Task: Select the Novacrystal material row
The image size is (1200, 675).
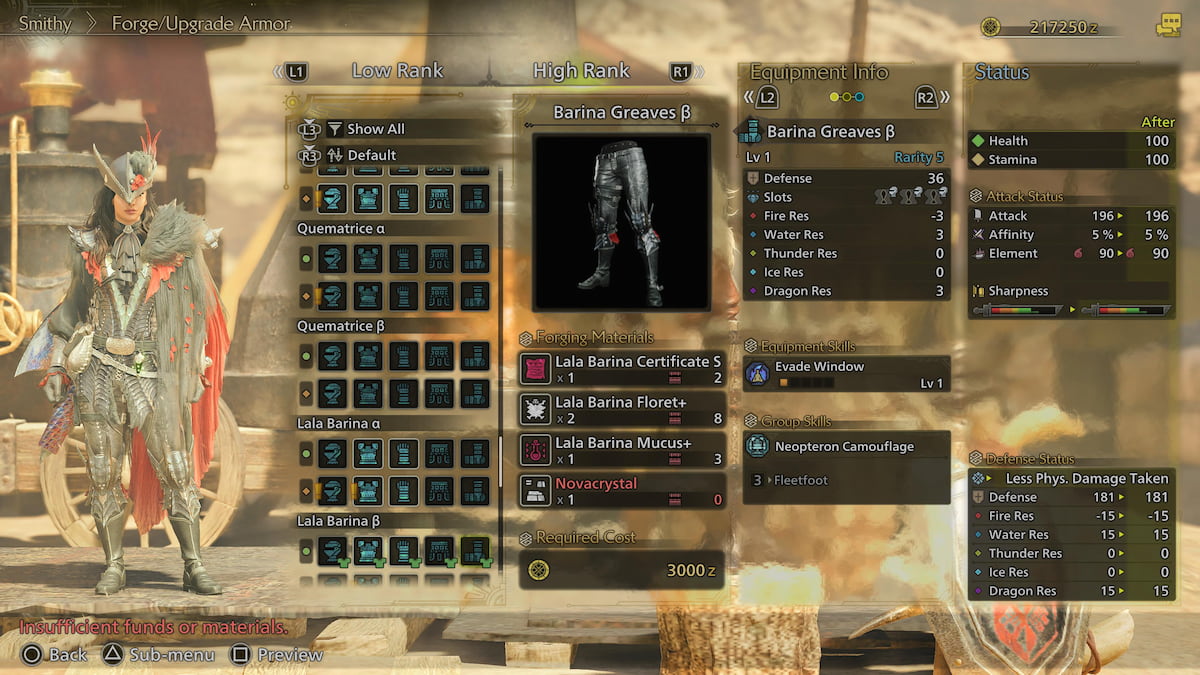Action: (x=622, y=491)
